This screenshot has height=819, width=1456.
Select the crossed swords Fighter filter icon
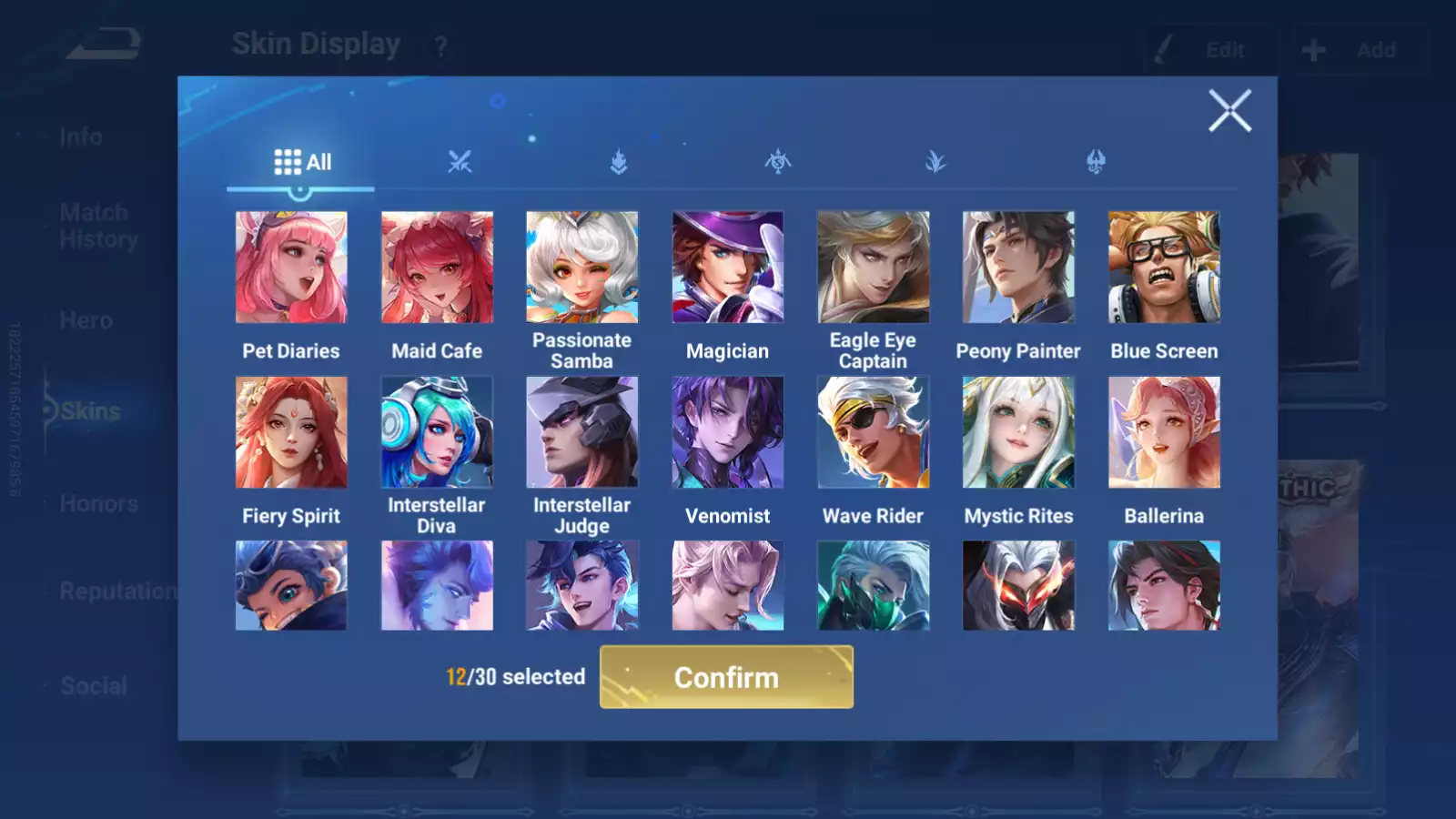[x=460, y=162]
